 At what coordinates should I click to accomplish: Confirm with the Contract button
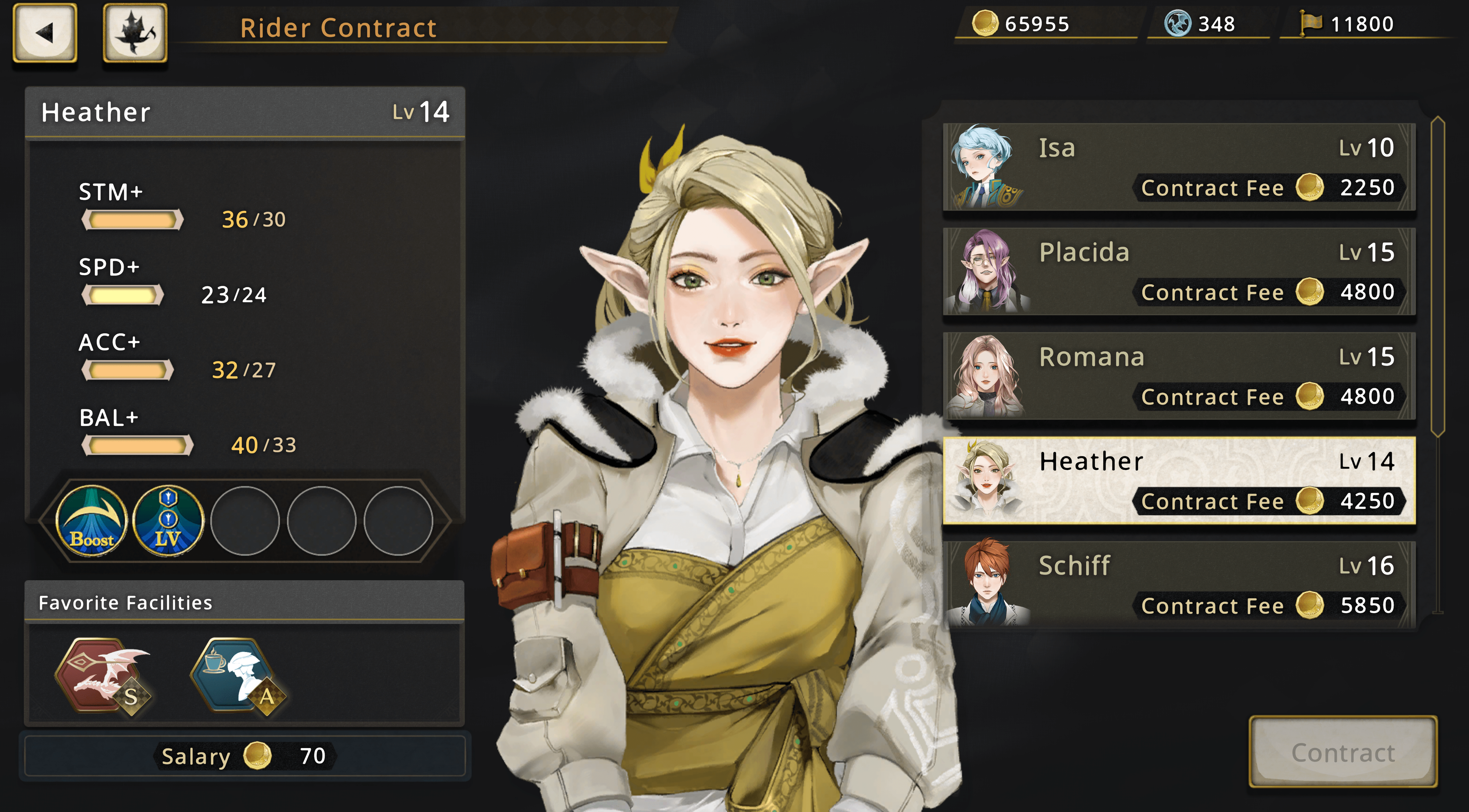(1343, 752)
